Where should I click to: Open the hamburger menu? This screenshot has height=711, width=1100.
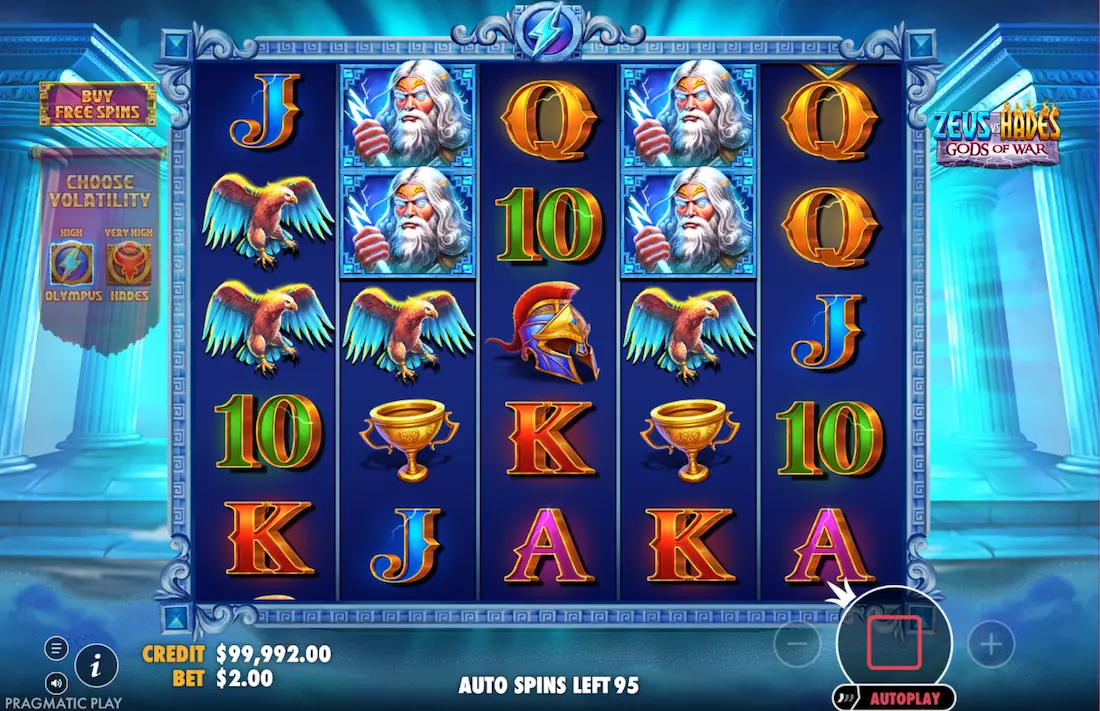pos(57,649)
